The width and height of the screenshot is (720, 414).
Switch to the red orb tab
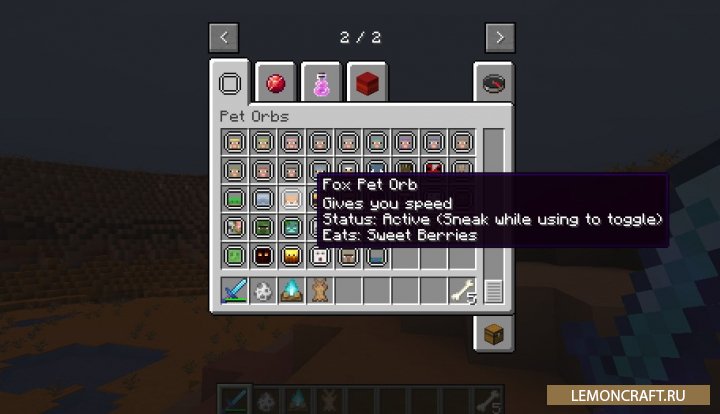(276, 84)
